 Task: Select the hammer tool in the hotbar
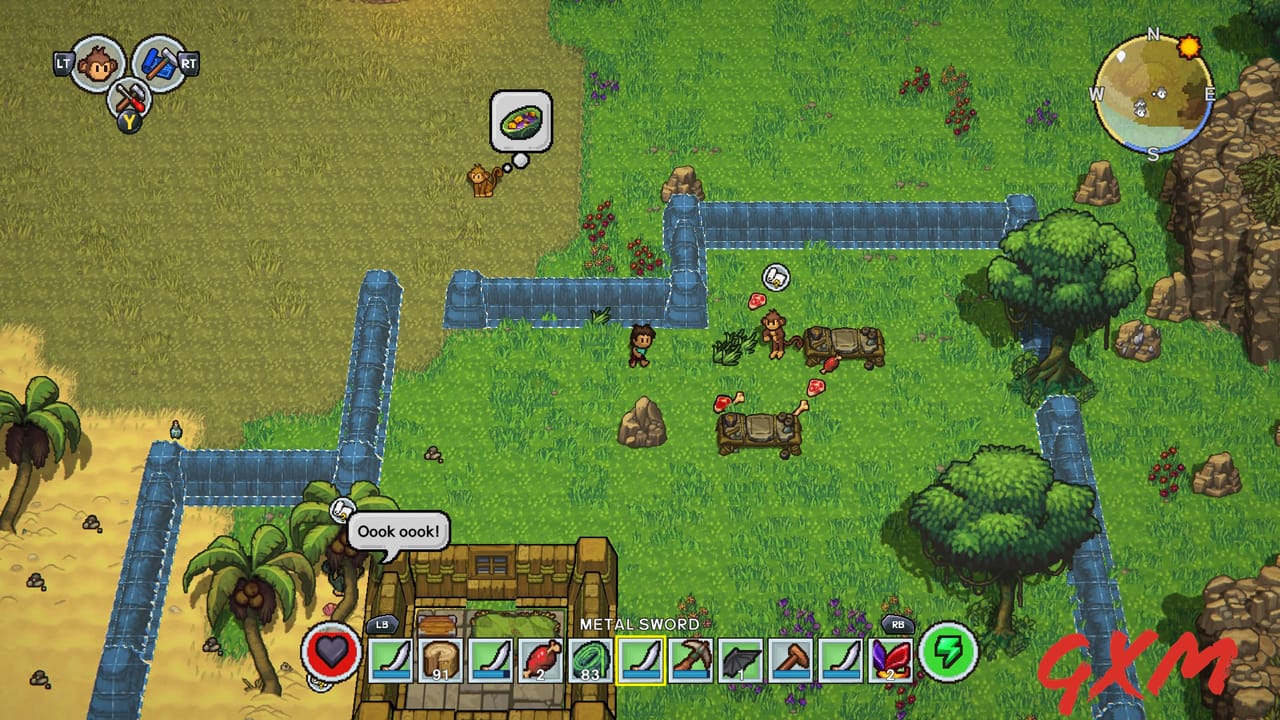pos(791,662)
